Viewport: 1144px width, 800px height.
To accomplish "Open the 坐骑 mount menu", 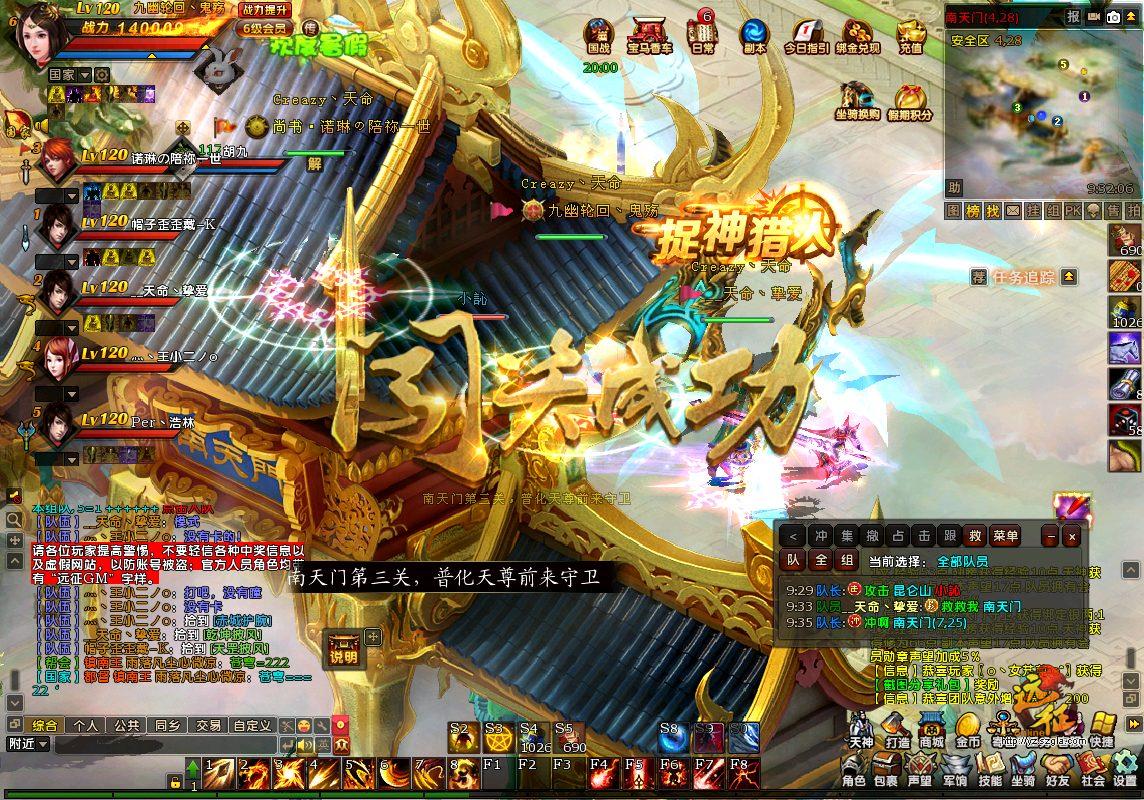I will (1023, 769).
